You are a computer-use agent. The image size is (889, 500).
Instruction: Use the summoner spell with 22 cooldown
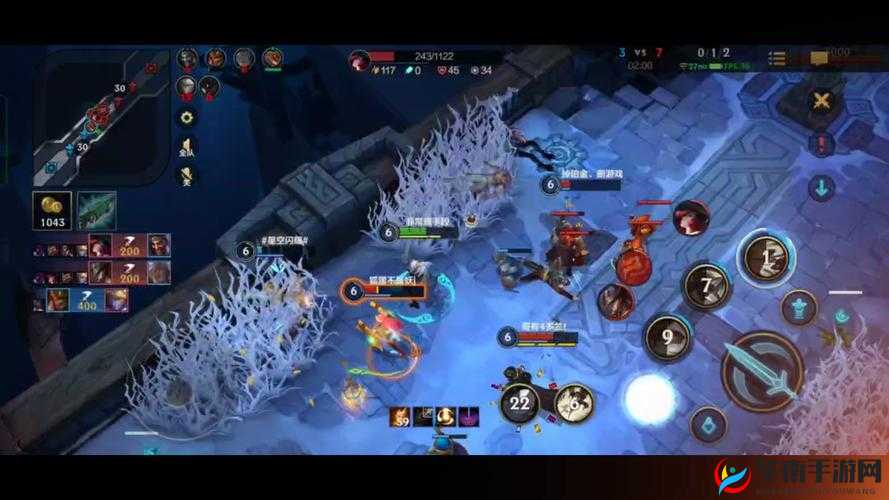pos(520,402)
